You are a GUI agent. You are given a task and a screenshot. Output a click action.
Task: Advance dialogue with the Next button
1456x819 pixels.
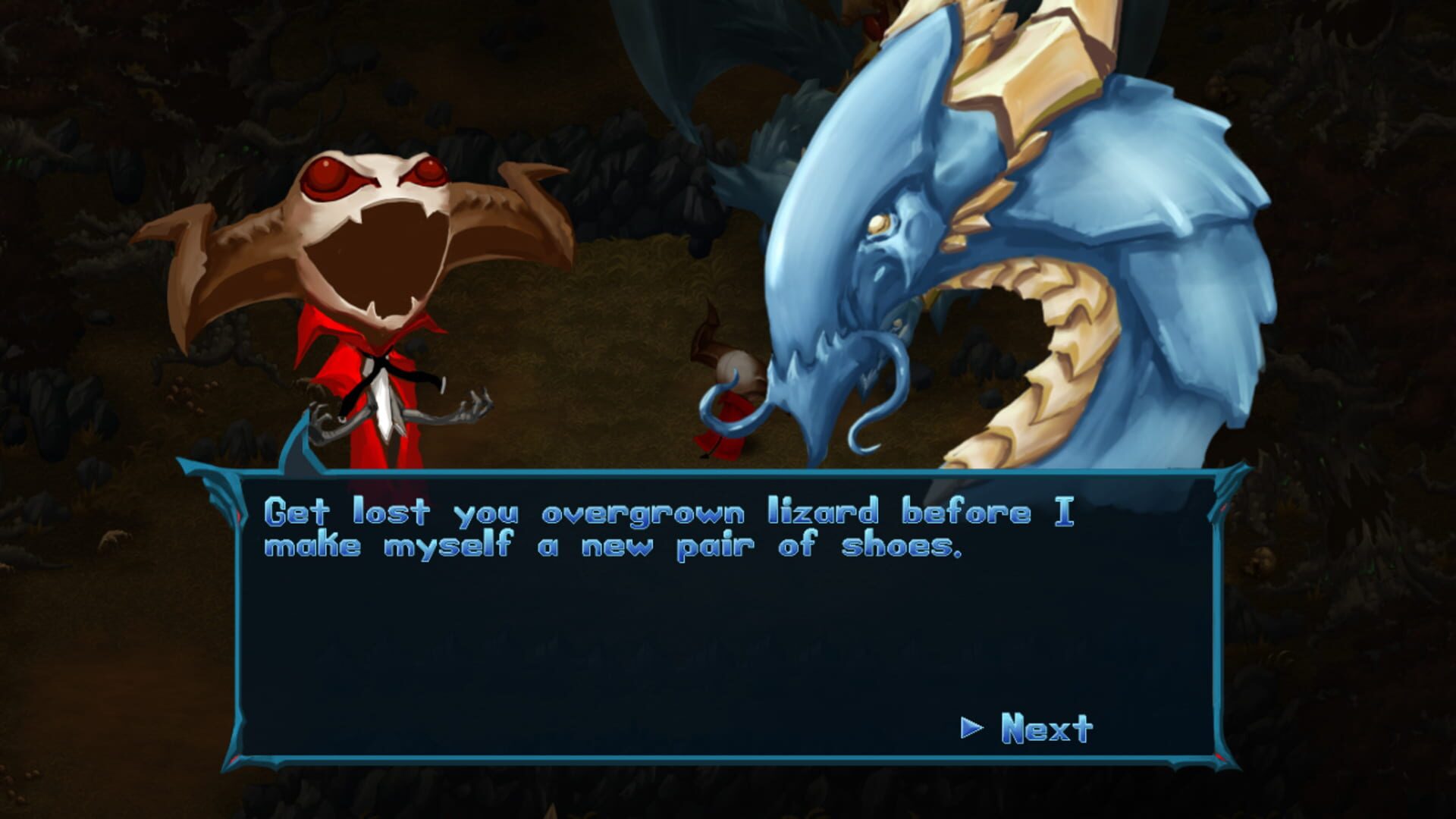coord(1045,728)
